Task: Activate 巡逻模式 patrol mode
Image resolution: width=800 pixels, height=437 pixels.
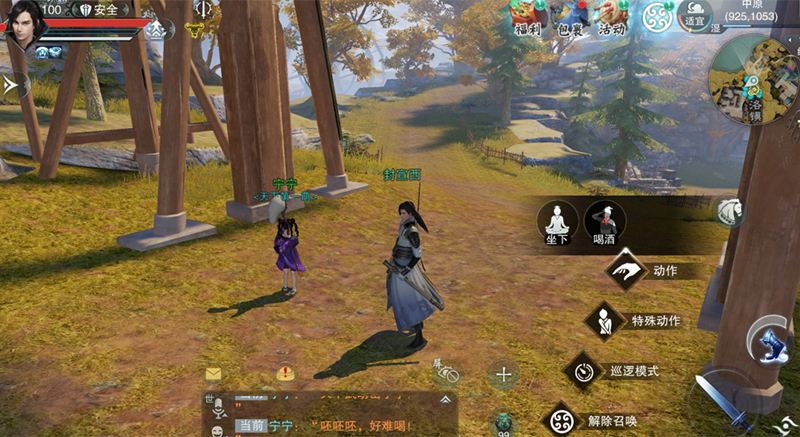Action: (x=583, y=371)
